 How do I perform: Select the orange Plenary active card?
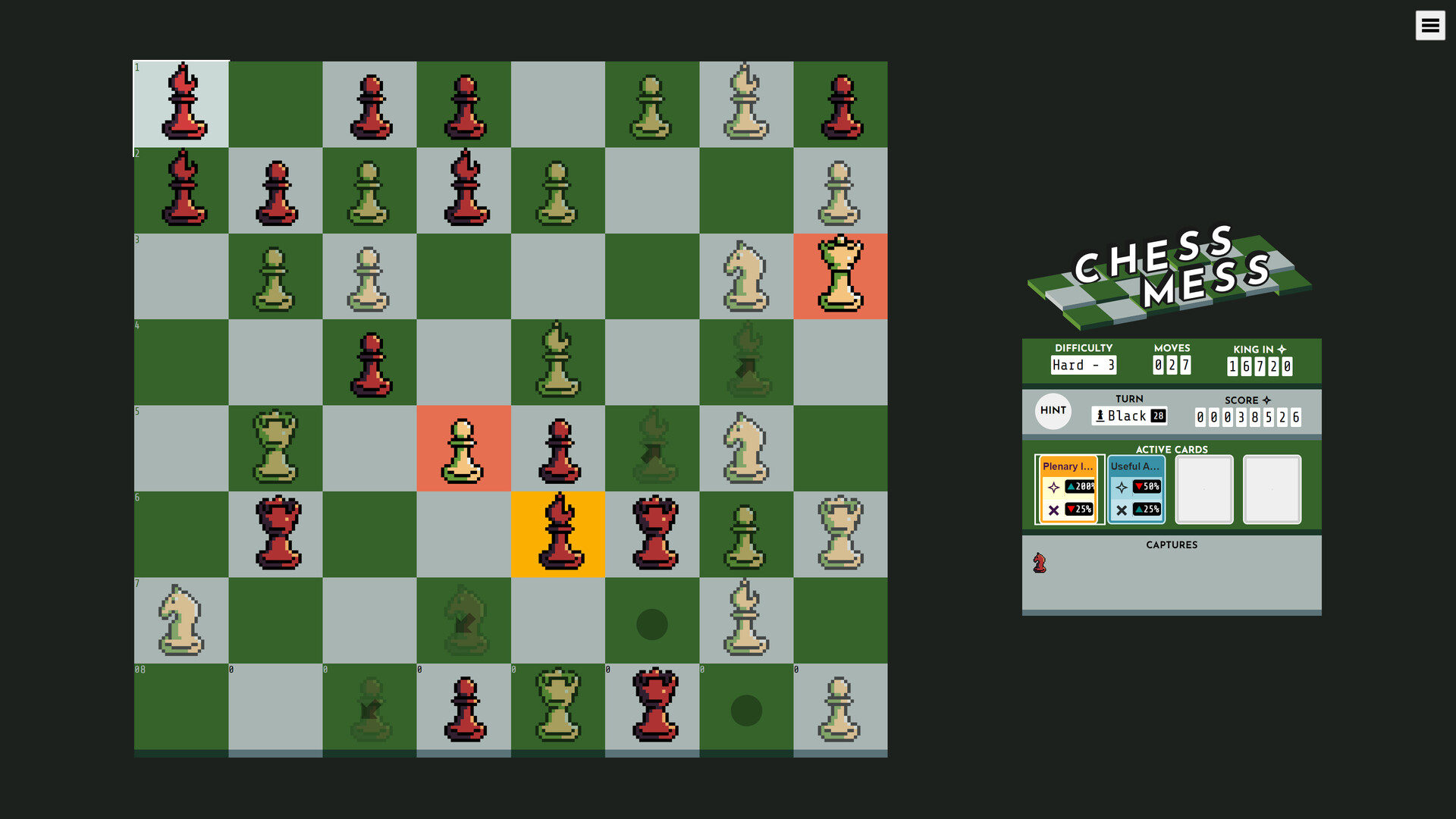tap(1068, 489)
